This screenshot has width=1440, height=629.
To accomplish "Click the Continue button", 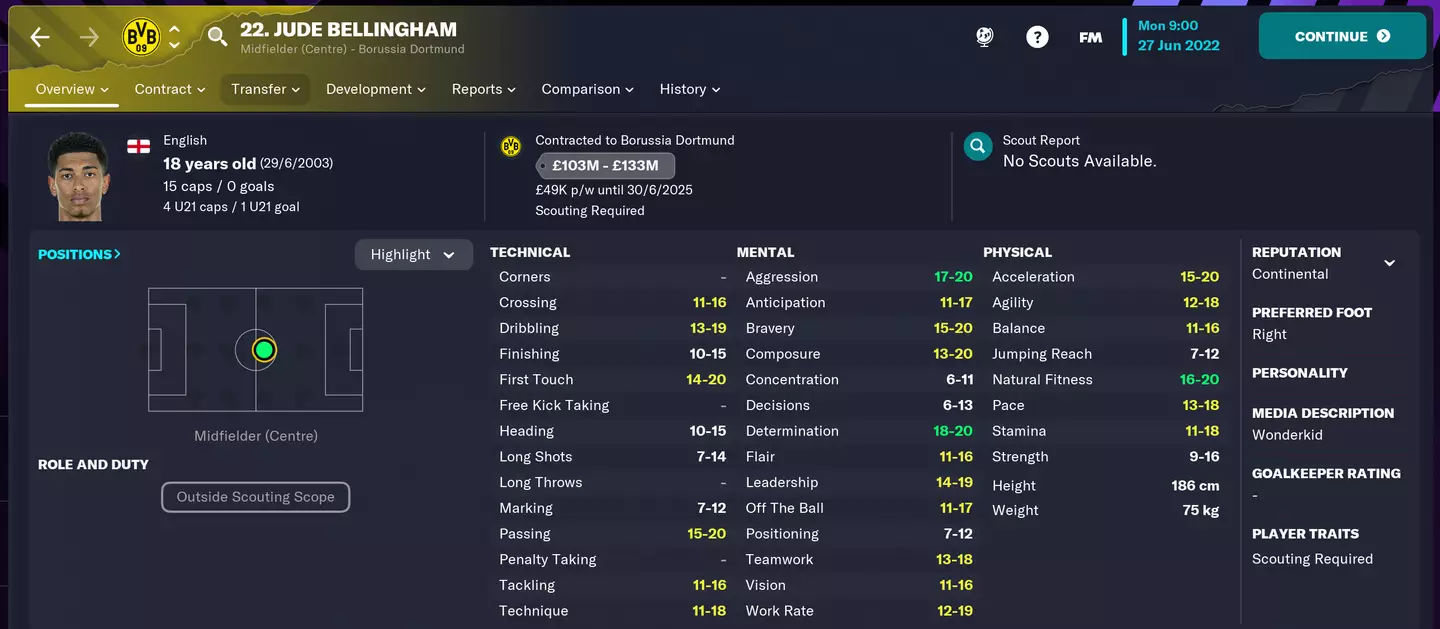I will pos(1342,37).
